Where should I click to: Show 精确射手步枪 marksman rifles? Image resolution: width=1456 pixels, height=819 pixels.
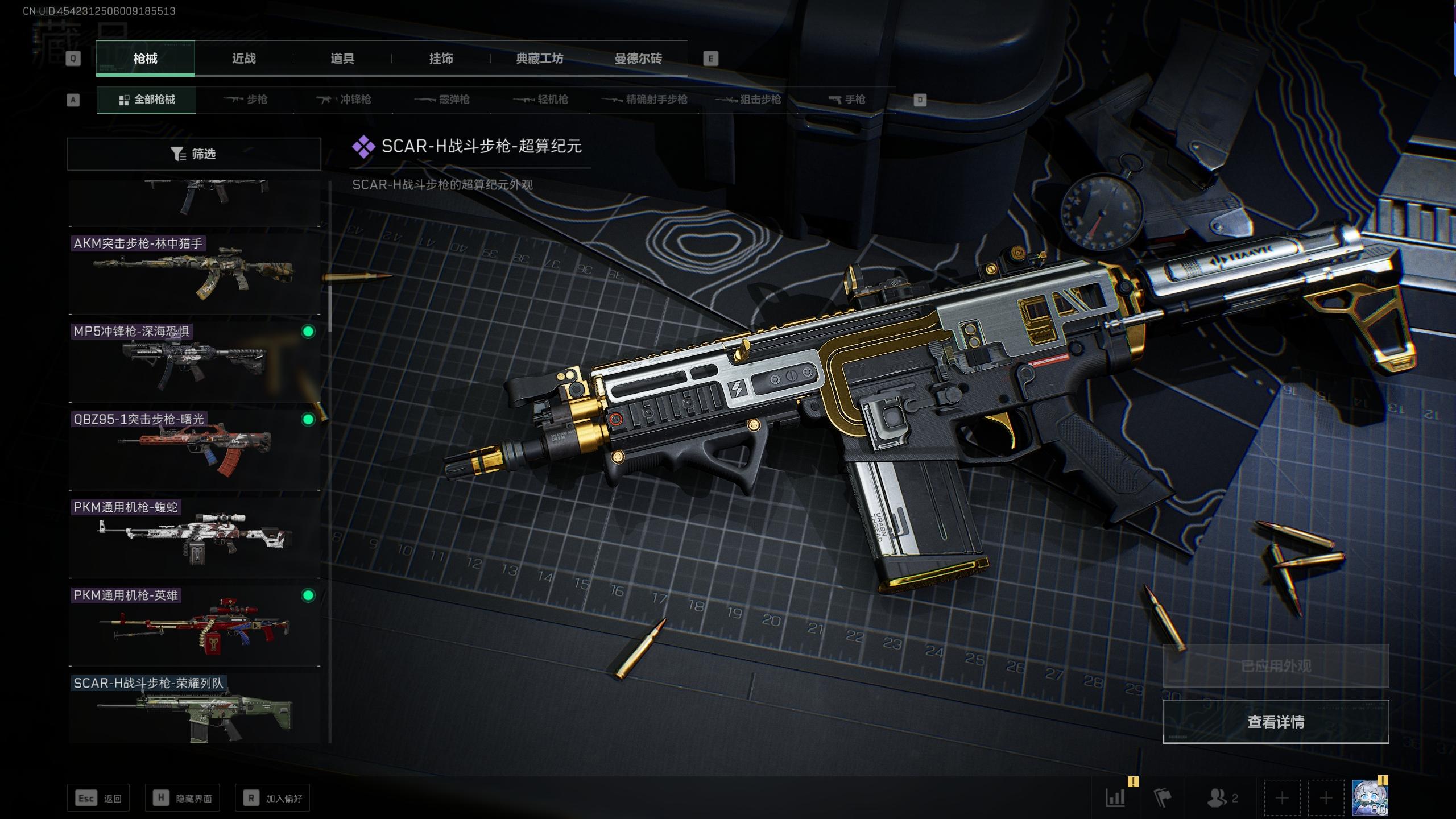click(x=645, y=100)
